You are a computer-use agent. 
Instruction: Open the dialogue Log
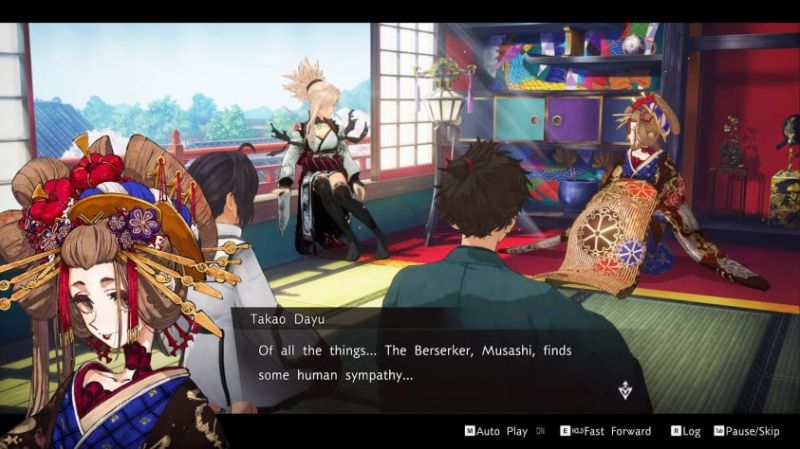(x=689, y=431)
